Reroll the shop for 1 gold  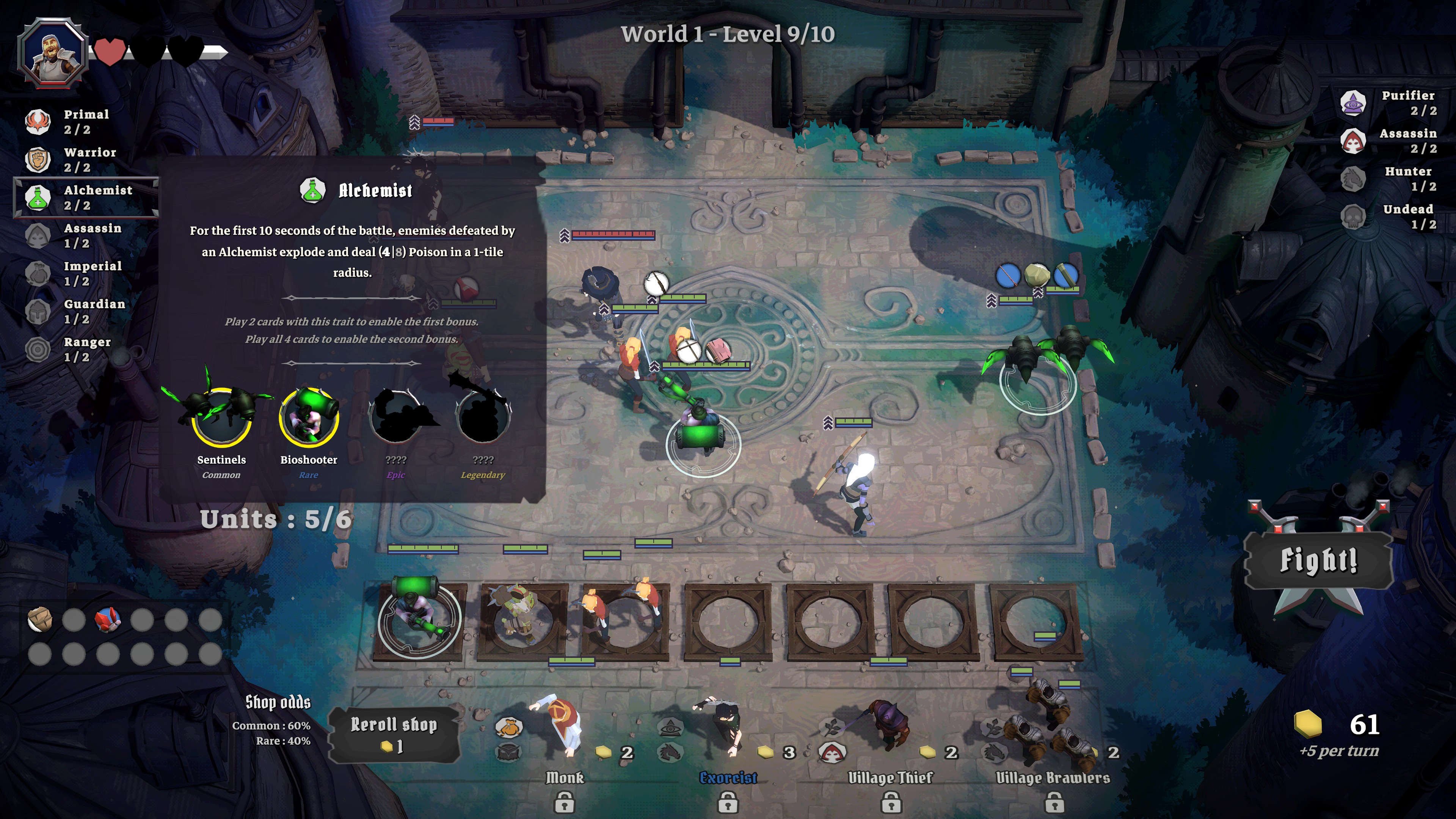coord(394,734)
